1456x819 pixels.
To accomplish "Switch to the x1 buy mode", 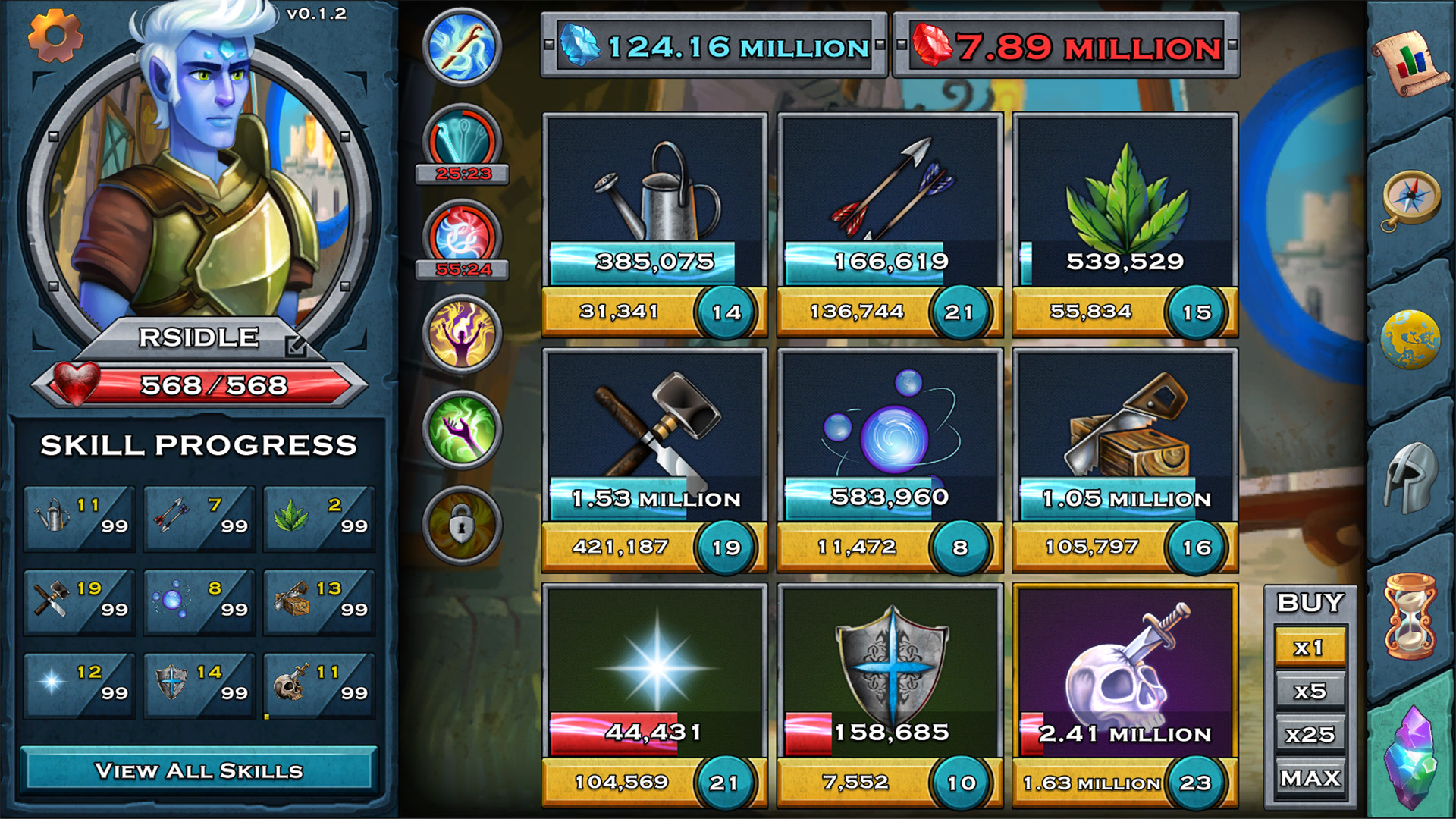I will pos(1310,647).
